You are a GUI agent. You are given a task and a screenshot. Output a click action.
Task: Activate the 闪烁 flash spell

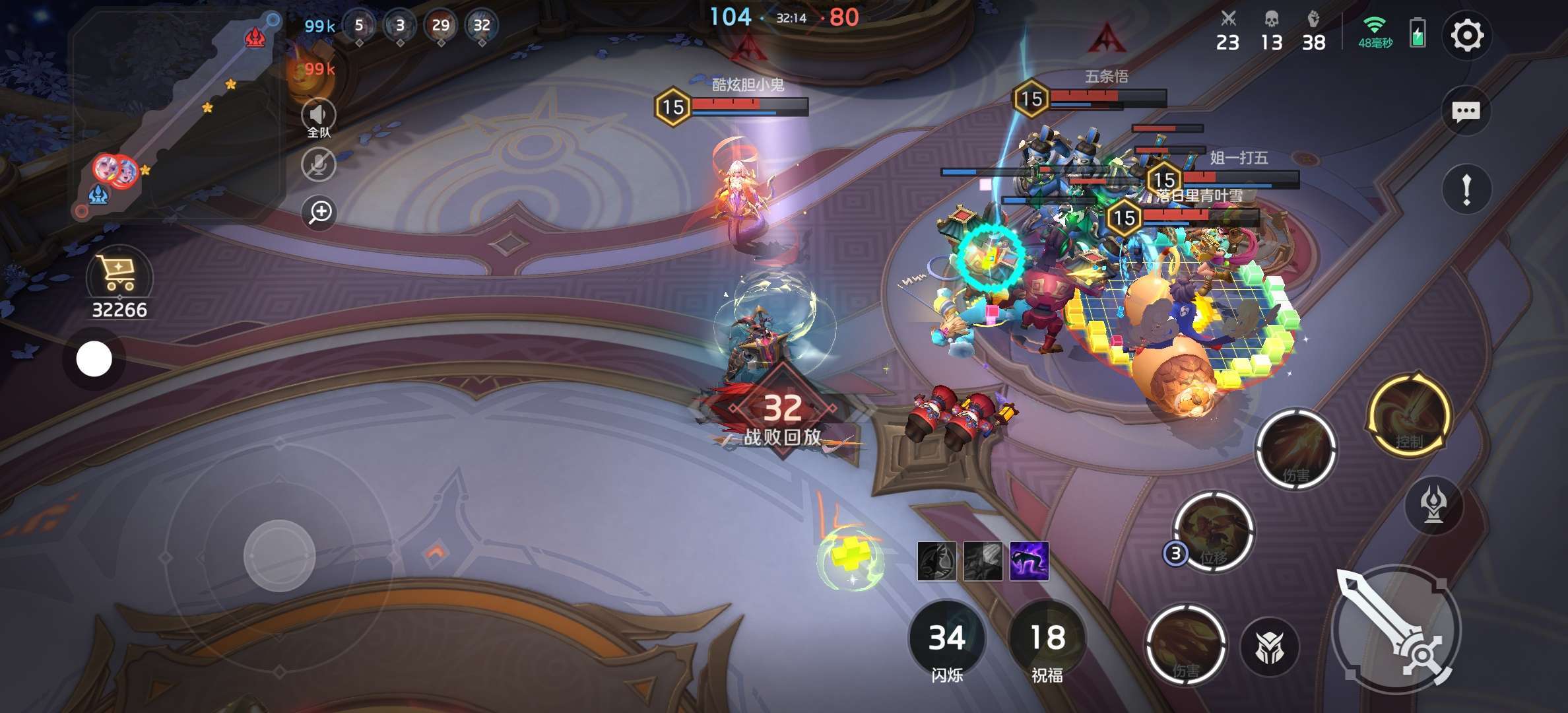947,639
